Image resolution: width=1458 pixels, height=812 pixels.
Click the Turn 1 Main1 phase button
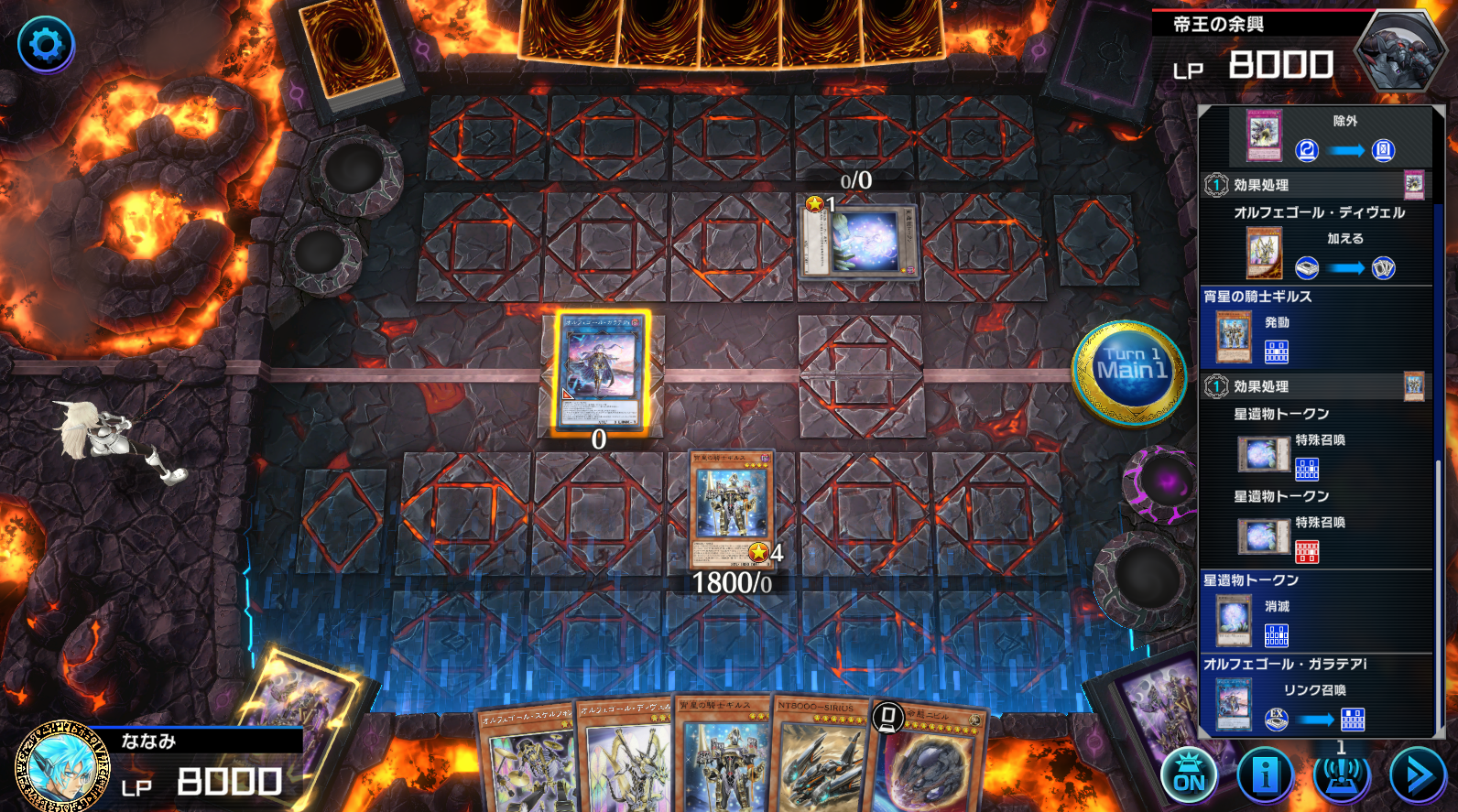(1131, 372)
